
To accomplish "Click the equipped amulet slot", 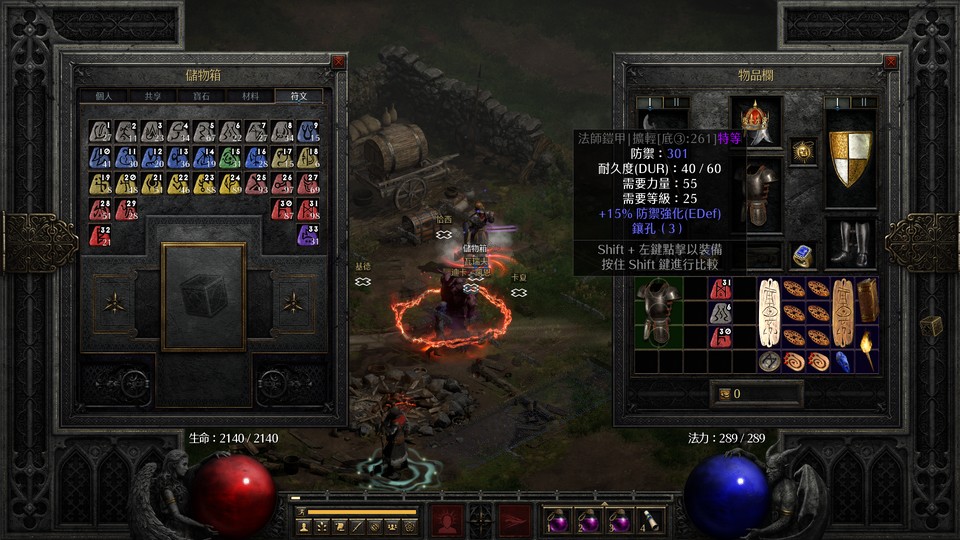I will pyautogui.click(x=802, y=151).
